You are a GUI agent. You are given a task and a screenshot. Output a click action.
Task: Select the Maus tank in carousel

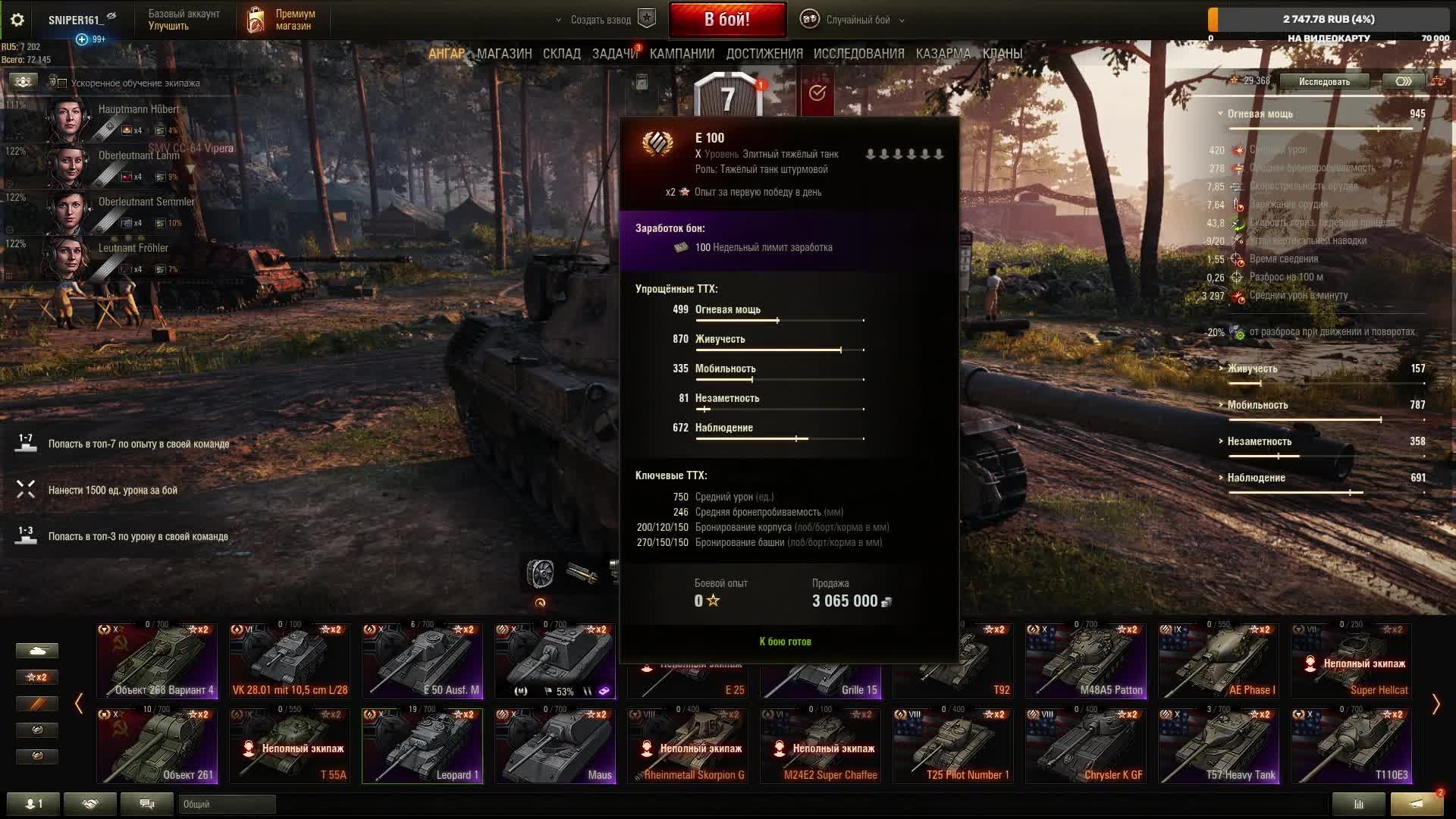[x=555, y=745]
